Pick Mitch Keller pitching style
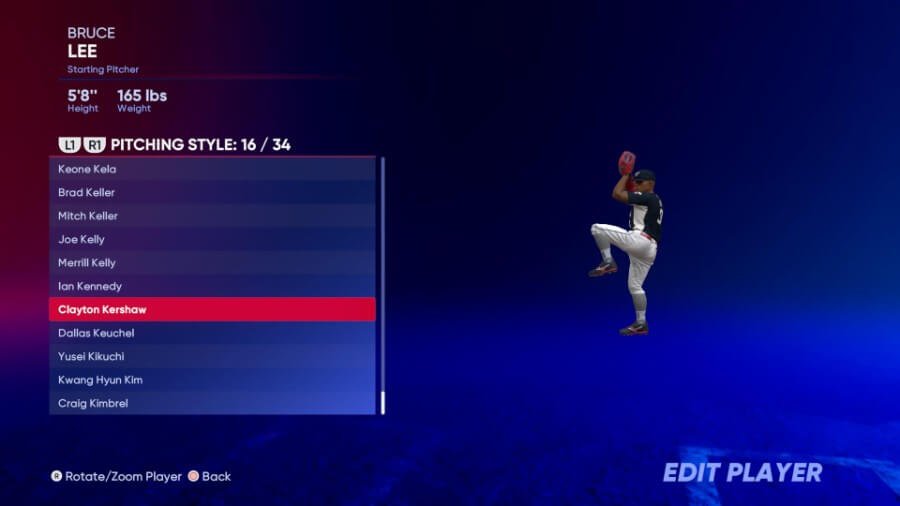900x506 pixels. (212, 216)
